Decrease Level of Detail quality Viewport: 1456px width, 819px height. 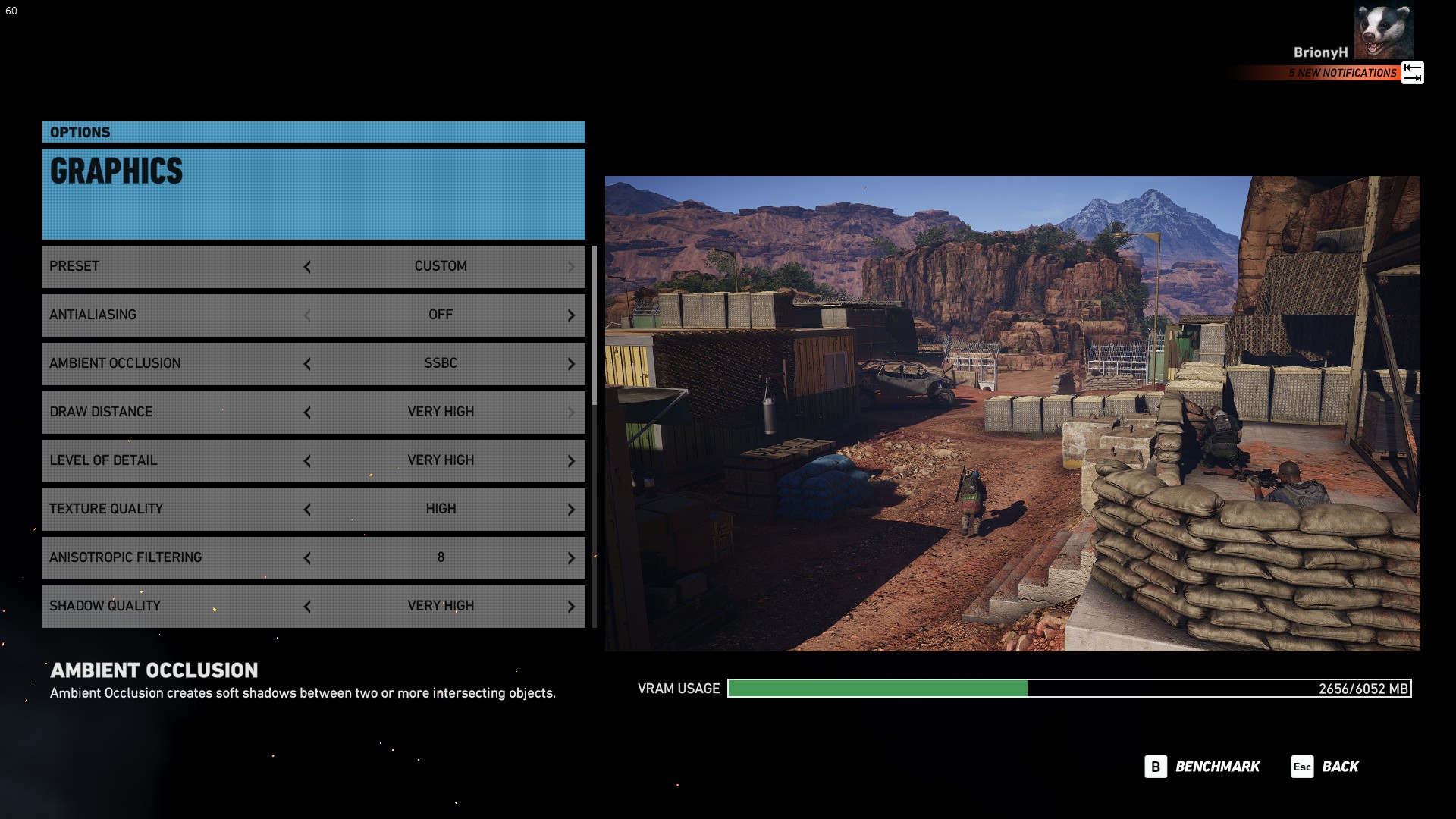pos(307,461)
